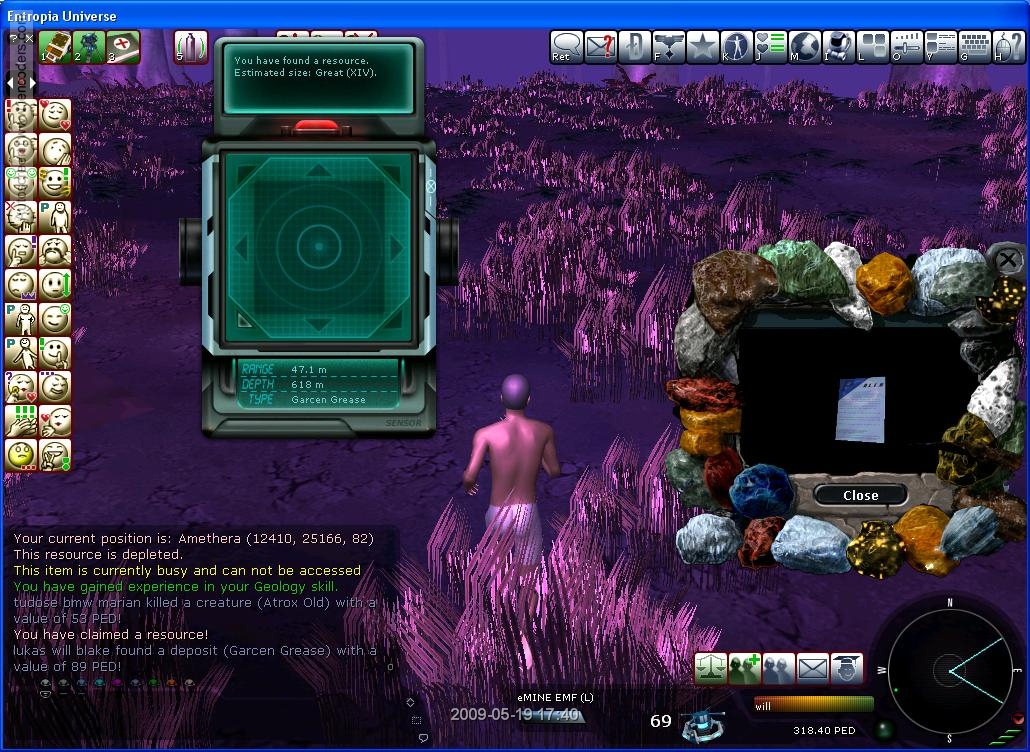Image resolution: width=1030 pixels, height=752 pixels.
Task: Use the first aid kit hotbar slot
Action: pos(123,47)
